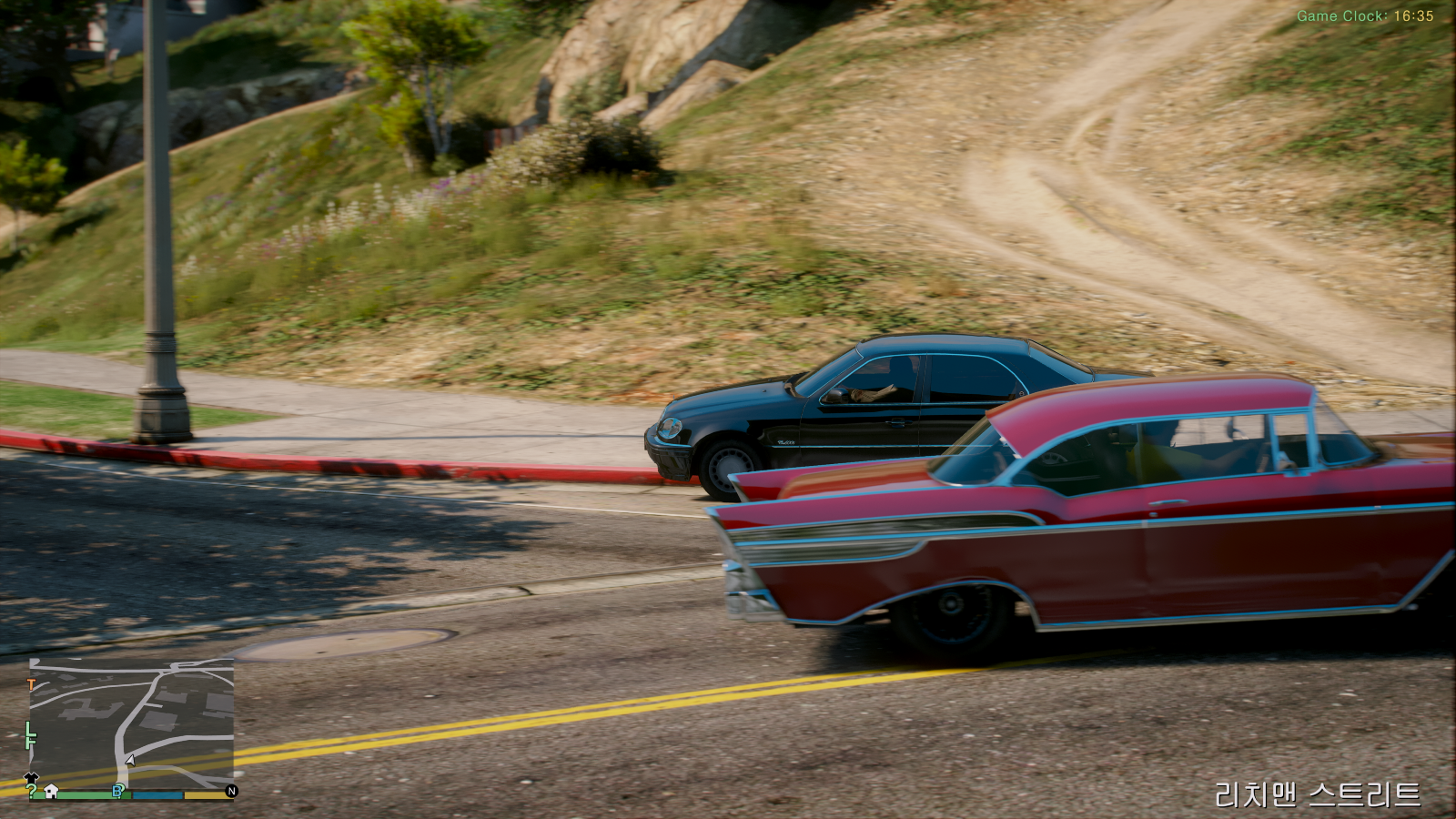Click the white player arrow on the minimap

pos(130,760)
